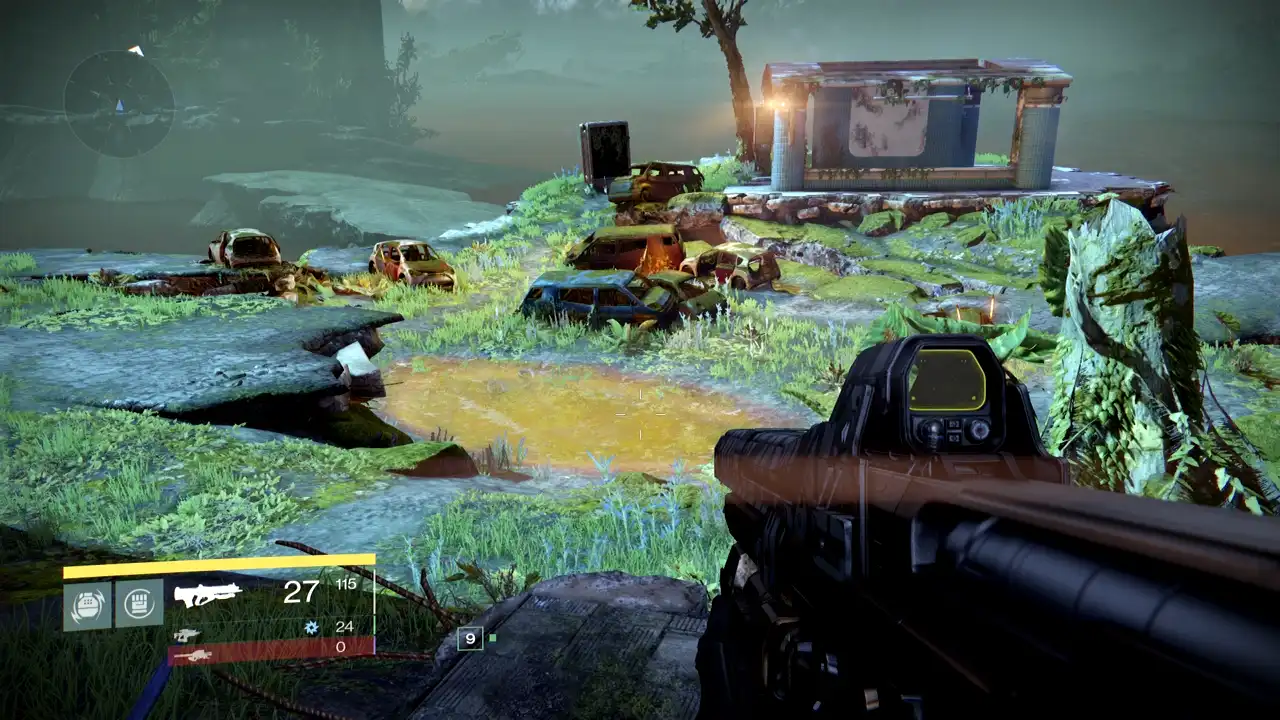Screen dimensions: 1280x720
Task: Click the red heavy weapon bar
Action: [271, 651]
